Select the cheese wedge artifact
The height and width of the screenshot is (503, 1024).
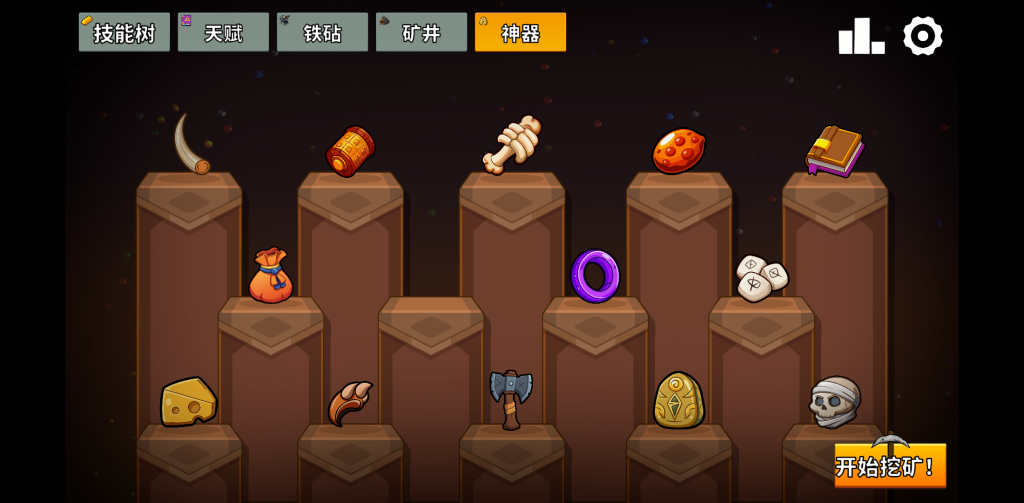click(x=188, y=401)
